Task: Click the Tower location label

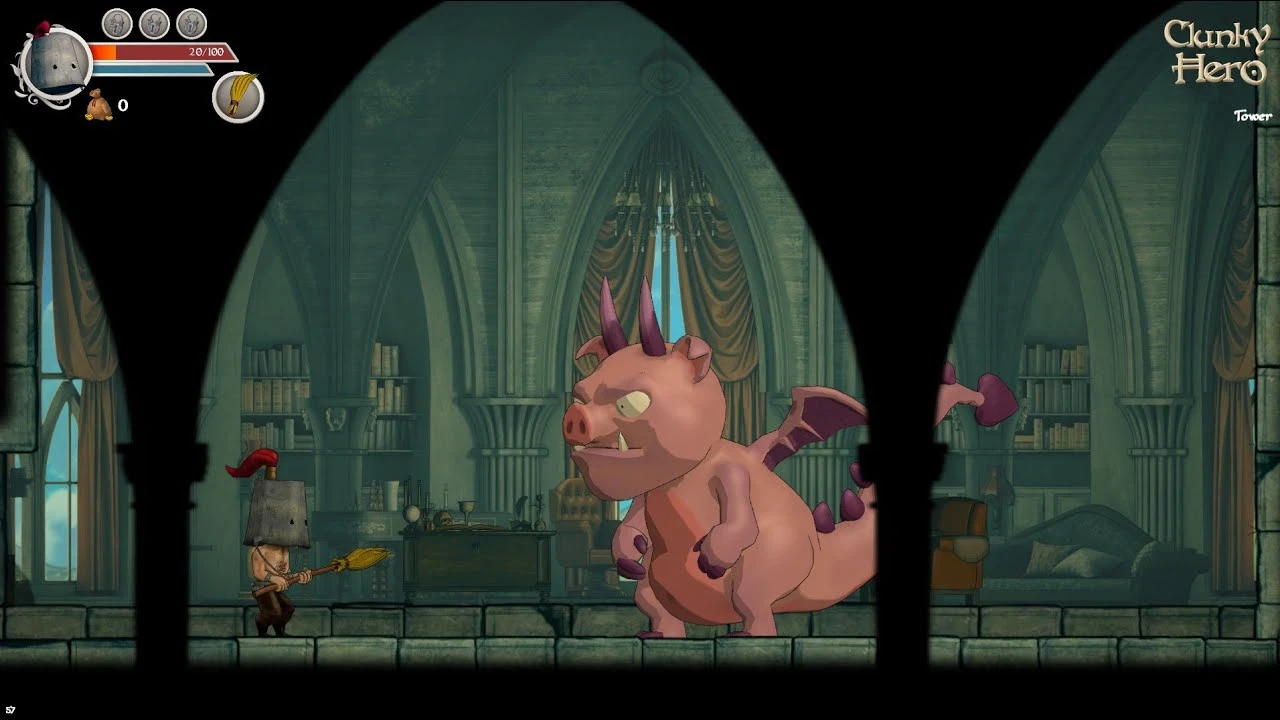Action: pyautogui.click(x=1253, y=115)
